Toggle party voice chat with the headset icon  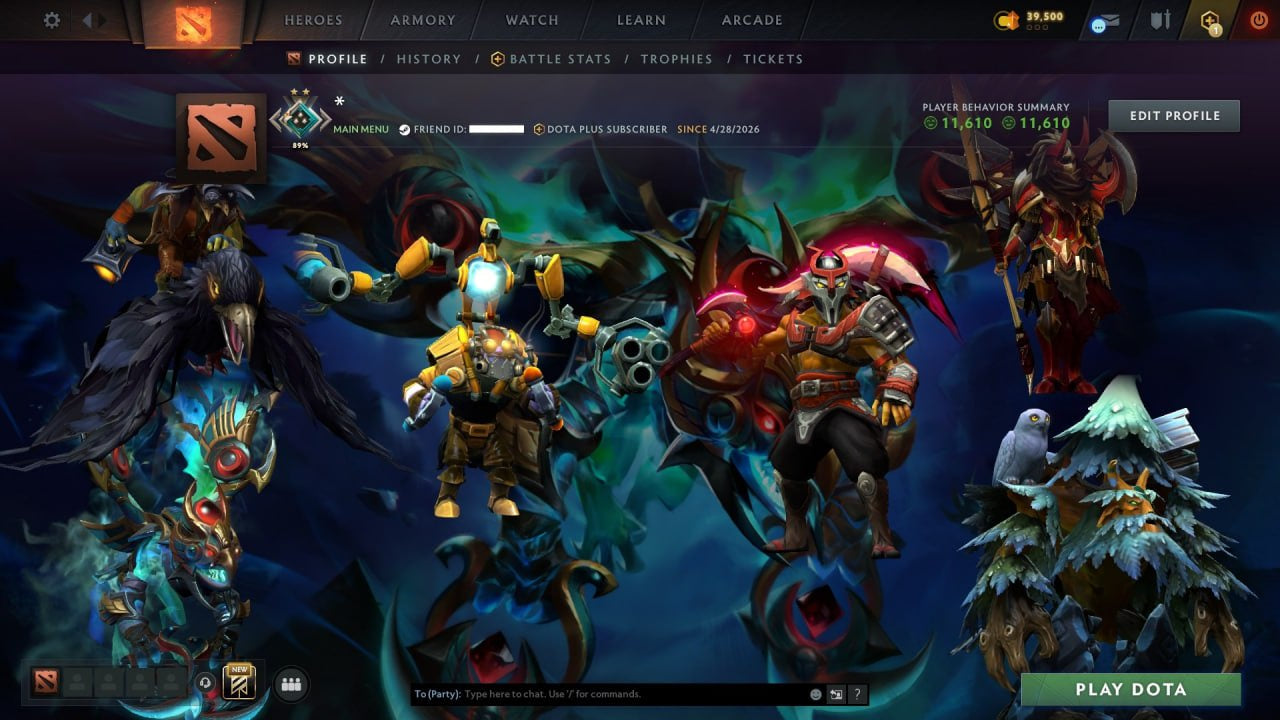tap(205, 682)
